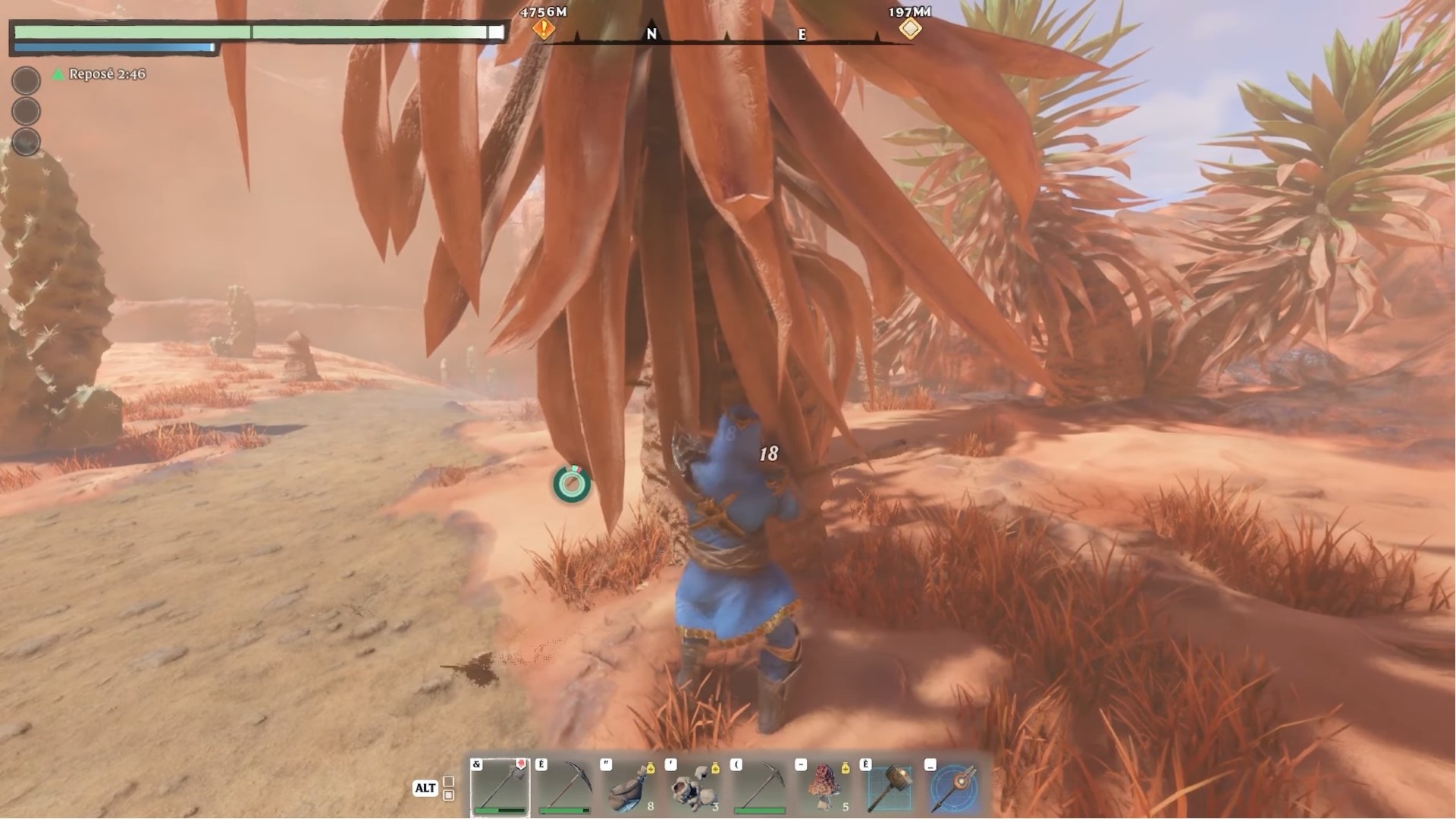Choose the pale rock chunks stack of 3

coord(695,786)
